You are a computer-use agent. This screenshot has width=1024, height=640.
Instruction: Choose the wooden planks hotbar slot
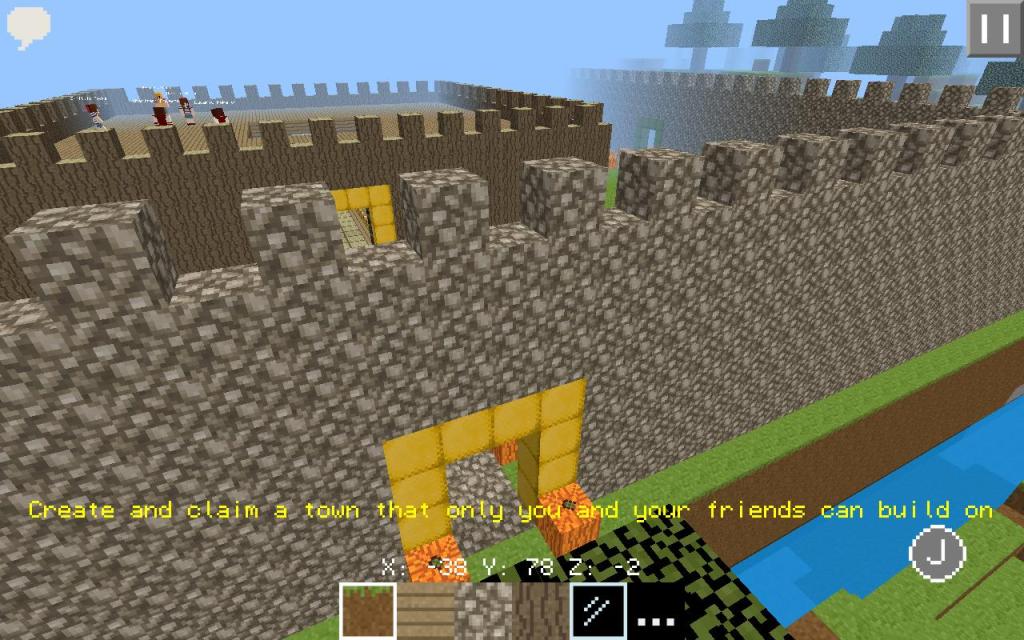[x=426, y=612]
